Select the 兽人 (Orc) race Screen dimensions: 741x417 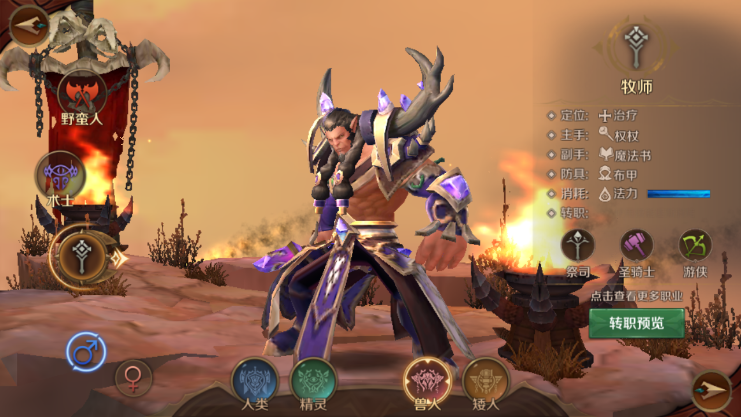[427, 381]
